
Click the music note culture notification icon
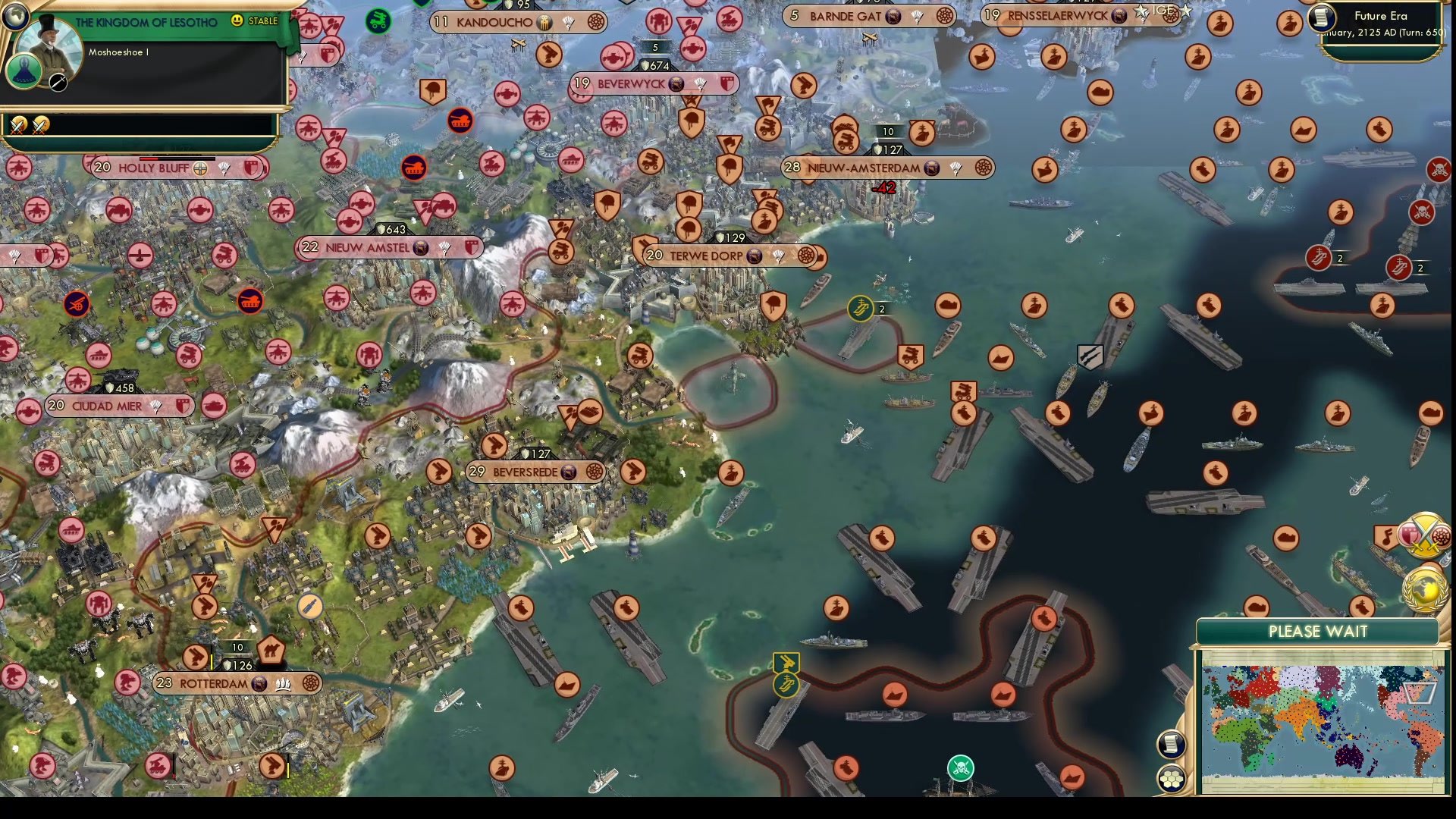1386,536
